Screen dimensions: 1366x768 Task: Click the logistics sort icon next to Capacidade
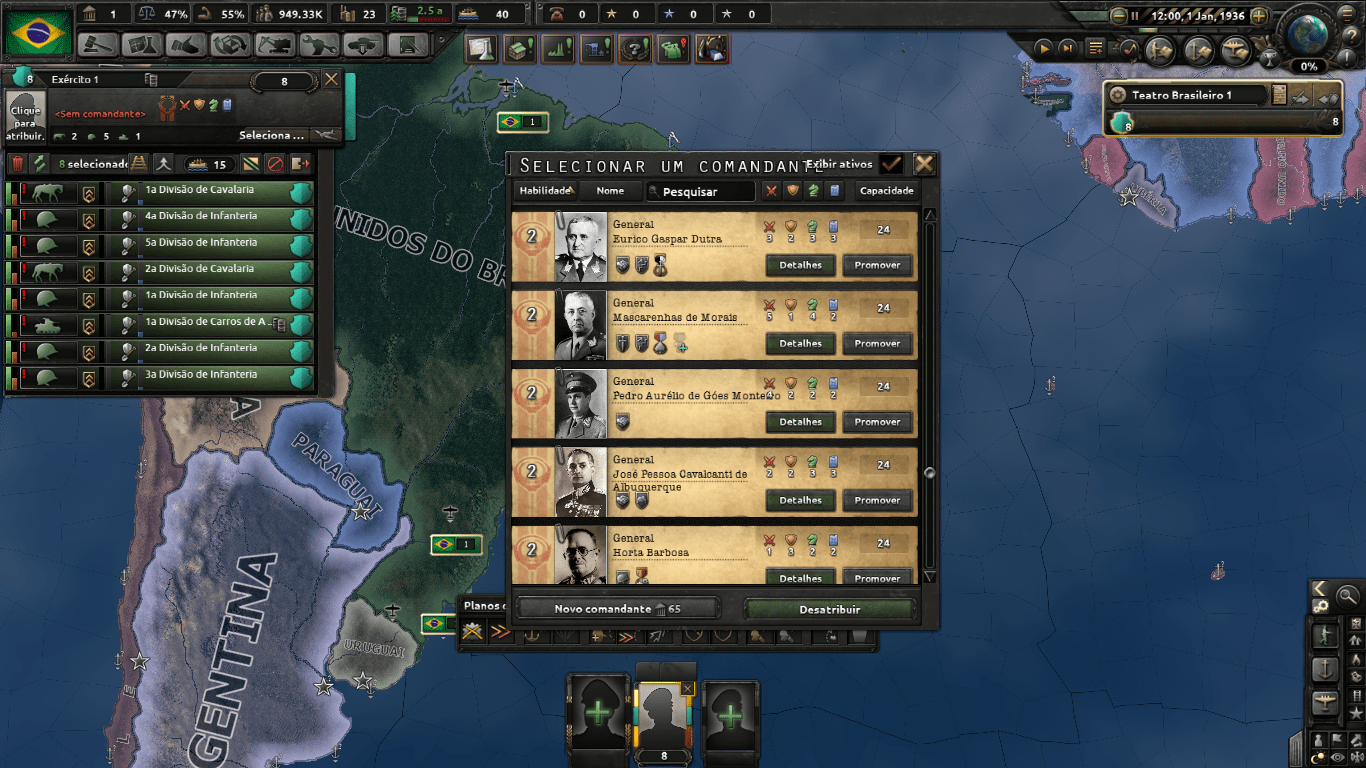point(836,190)
